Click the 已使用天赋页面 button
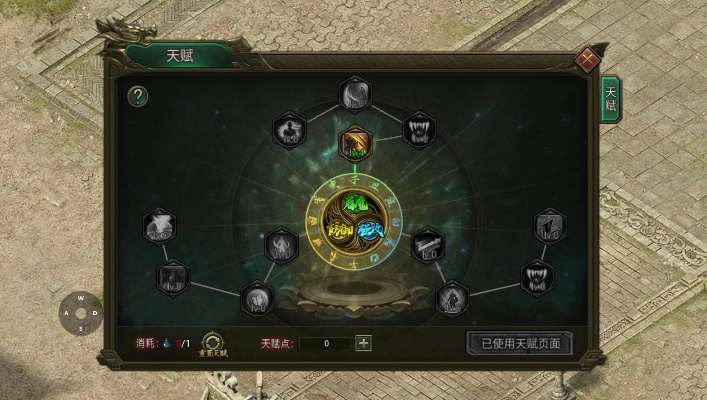707x400 pixels. point(520,343)
